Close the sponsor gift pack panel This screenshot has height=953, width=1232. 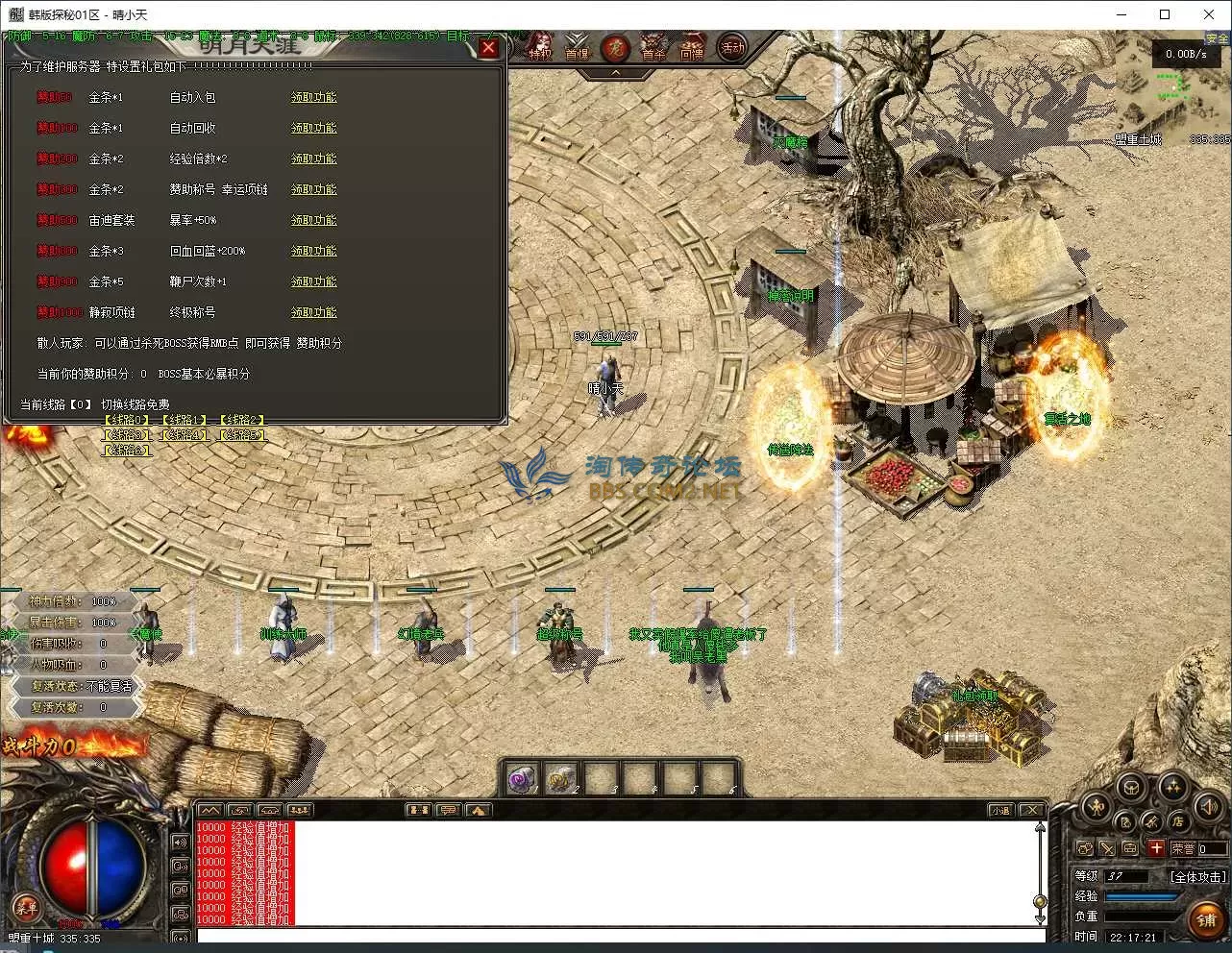coord(488,48)
